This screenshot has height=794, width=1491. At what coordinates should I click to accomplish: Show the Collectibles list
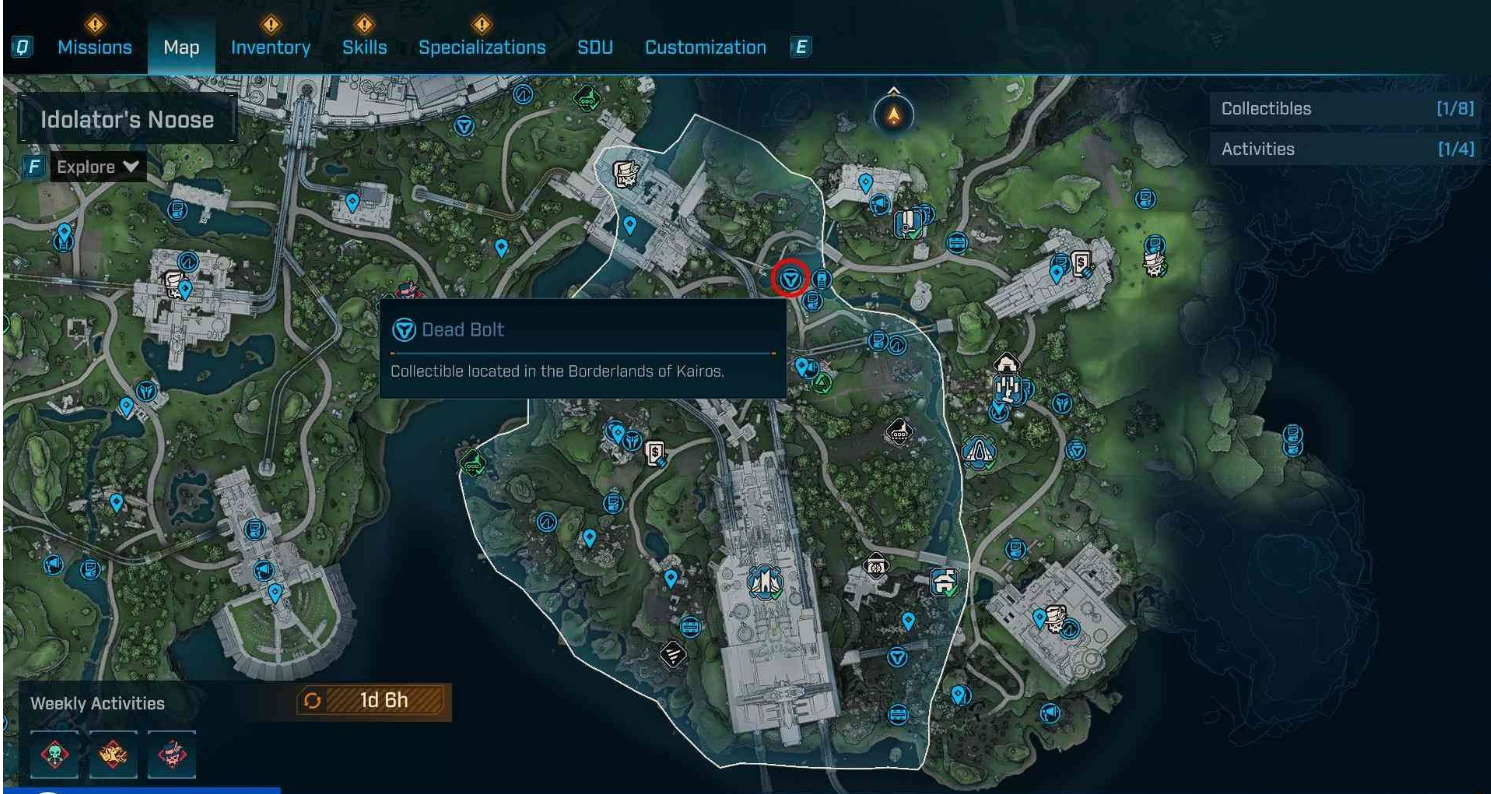pyautogui.click(x=1347, y=109)
